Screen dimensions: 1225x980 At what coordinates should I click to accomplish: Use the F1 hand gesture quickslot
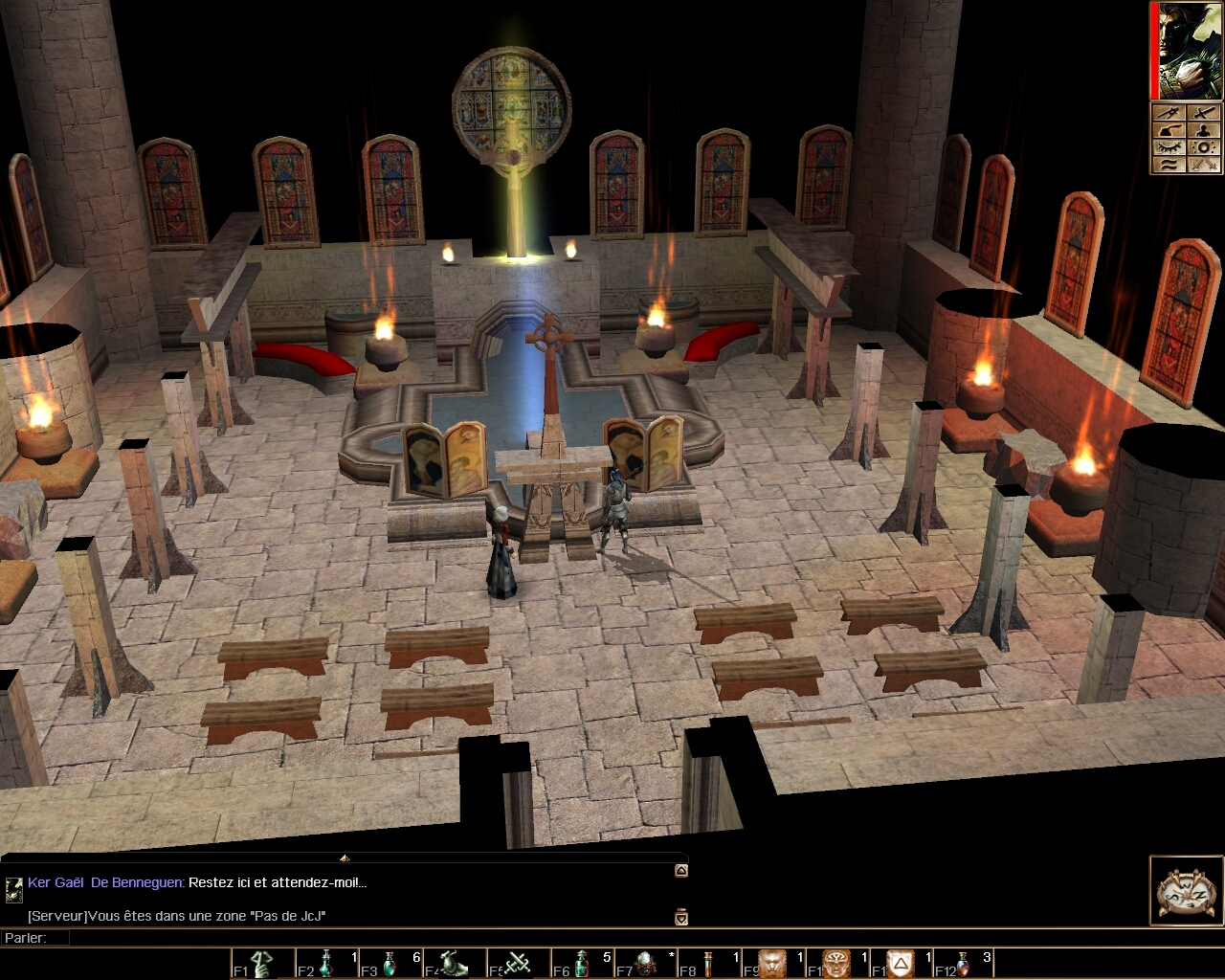263,963
